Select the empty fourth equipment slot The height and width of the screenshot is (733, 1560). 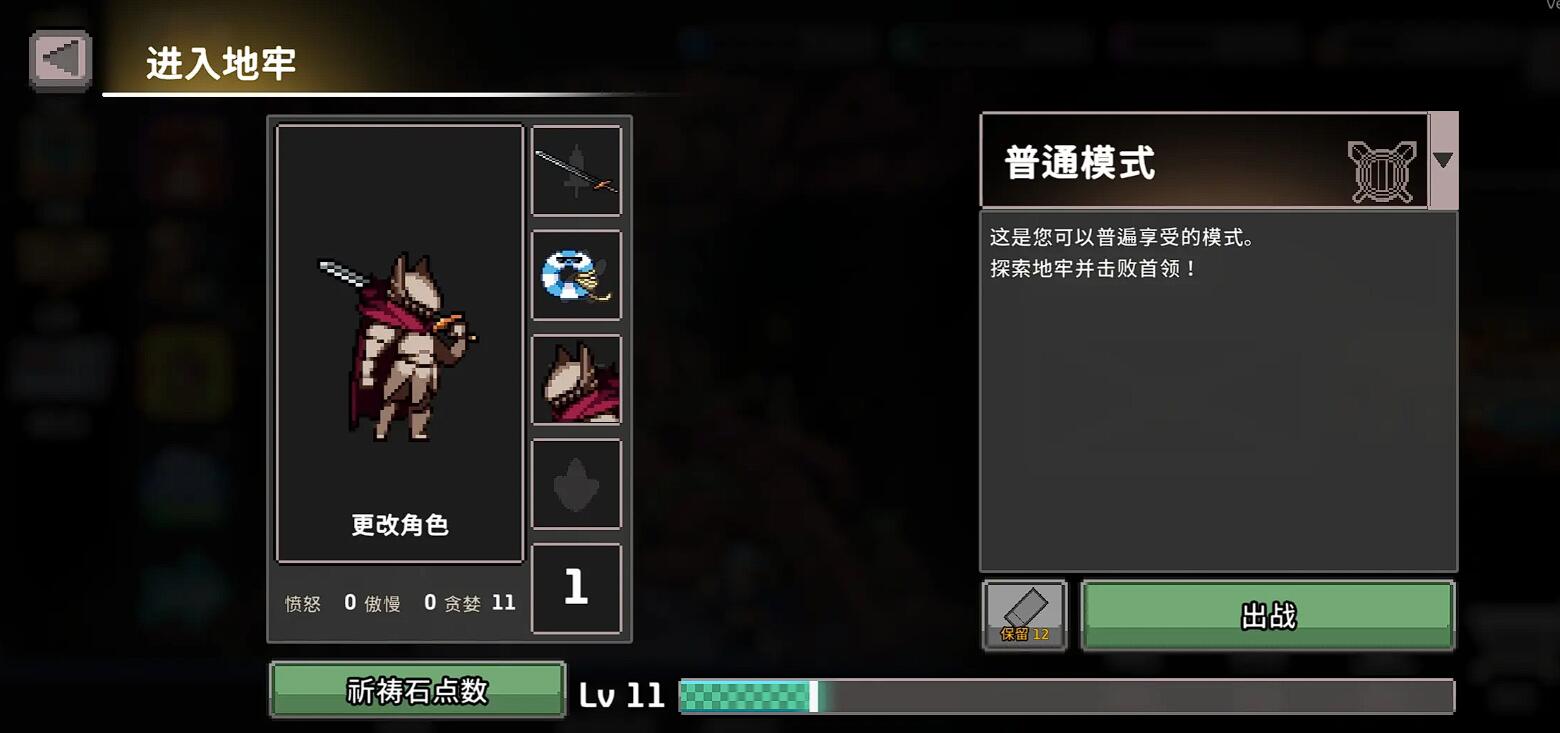click(577, 483)
